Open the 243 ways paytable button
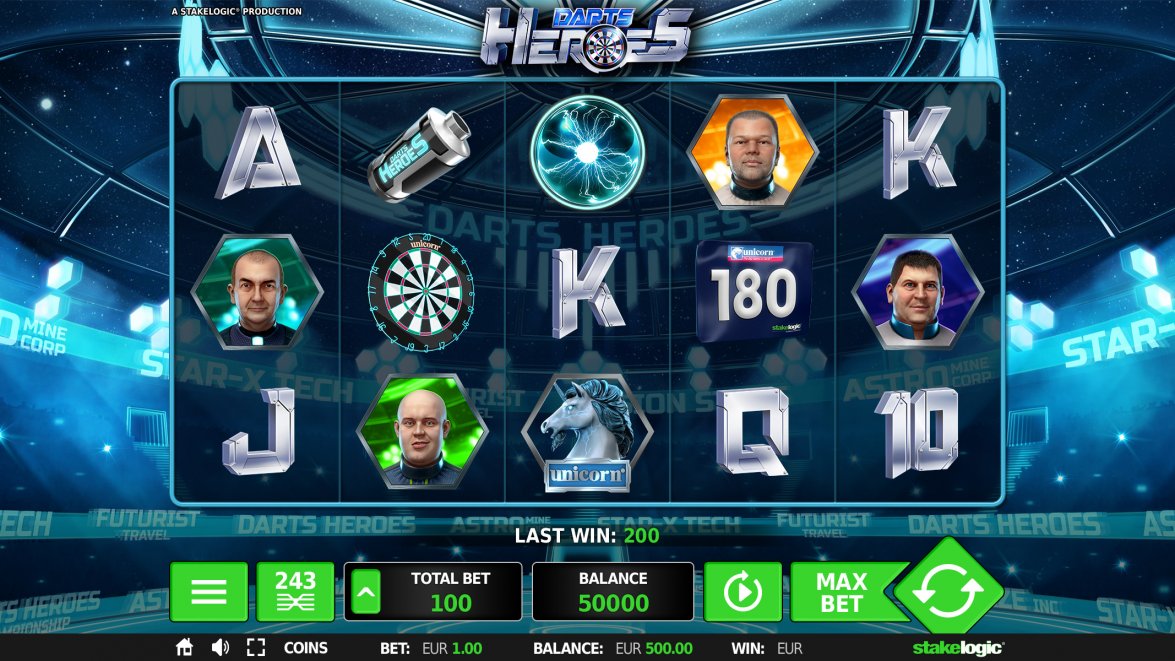The image size is (1175, 661). (295, 592)
